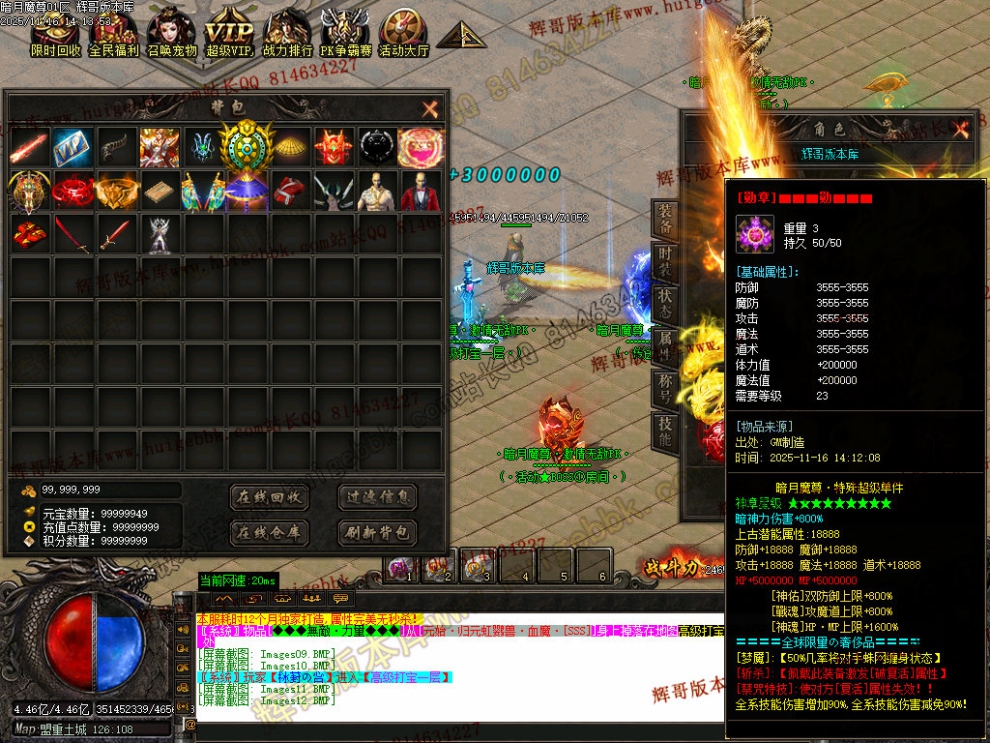This screenshot has height=743, width=990.
Task: Select the blue VIP card in the backpack
Action: coord(72,147)
